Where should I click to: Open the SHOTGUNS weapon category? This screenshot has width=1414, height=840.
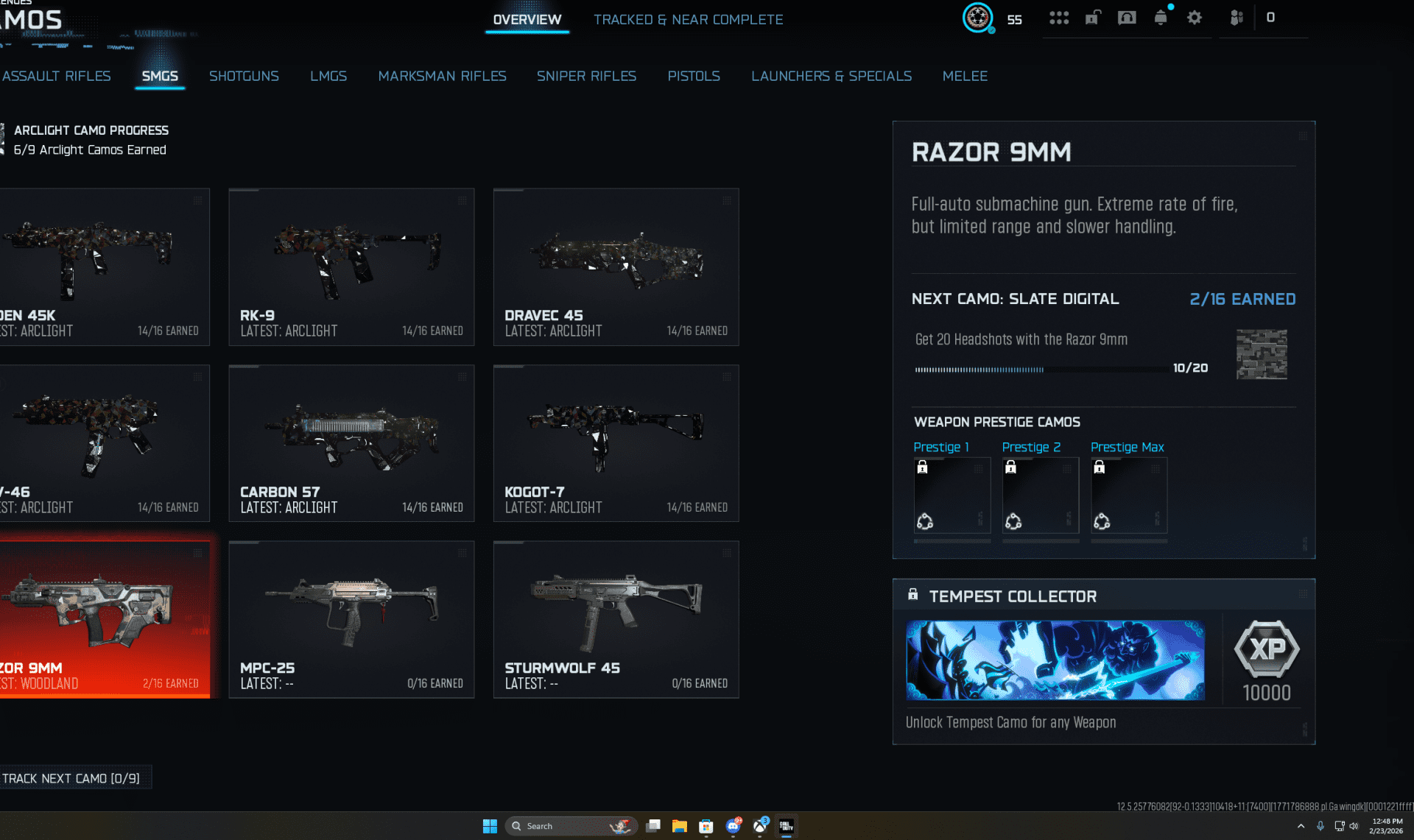click(x=244, y=76)
